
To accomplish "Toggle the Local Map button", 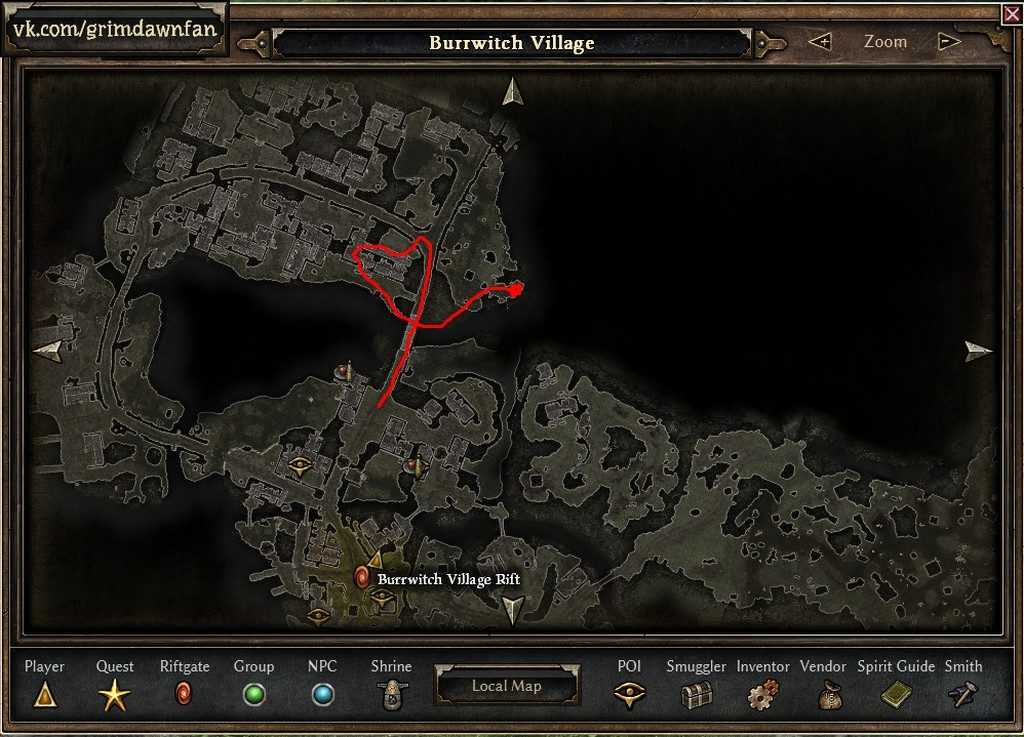I will pyautogui.click(x=506, y=686).
